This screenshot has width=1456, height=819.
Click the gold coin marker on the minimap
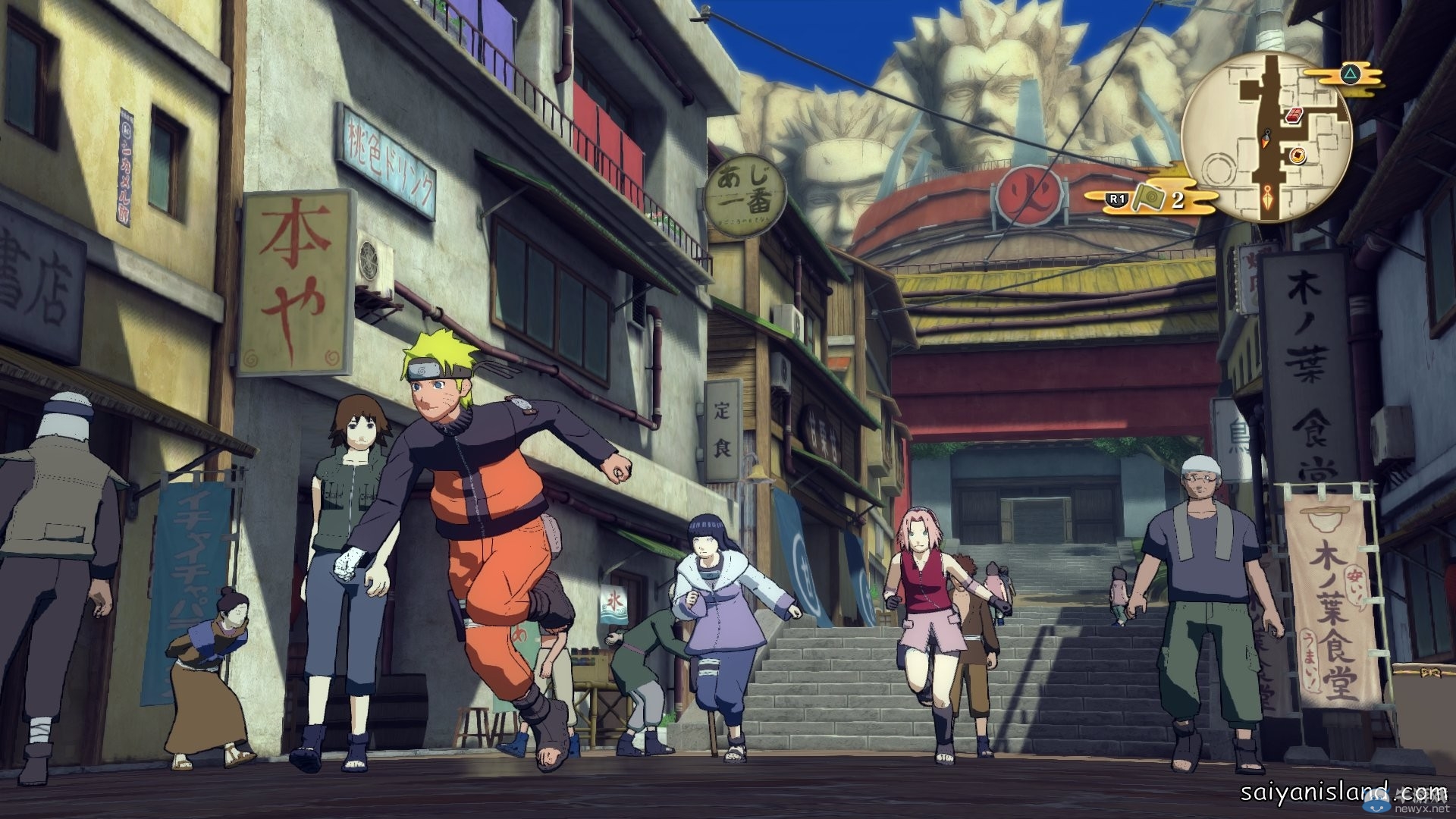tap(1299, 155)
